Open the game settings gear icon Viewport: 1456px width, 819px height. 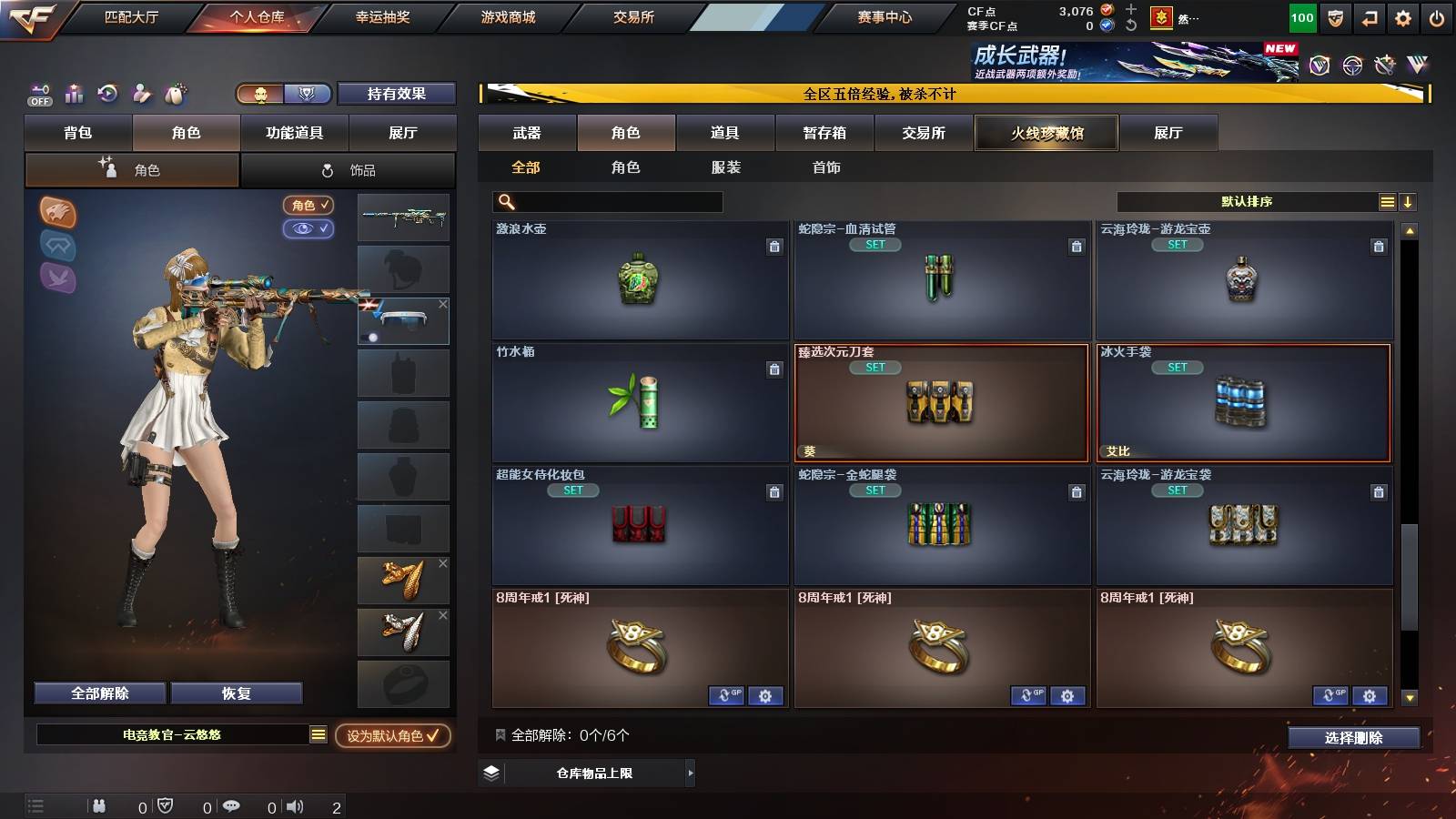click(1402, 16)
